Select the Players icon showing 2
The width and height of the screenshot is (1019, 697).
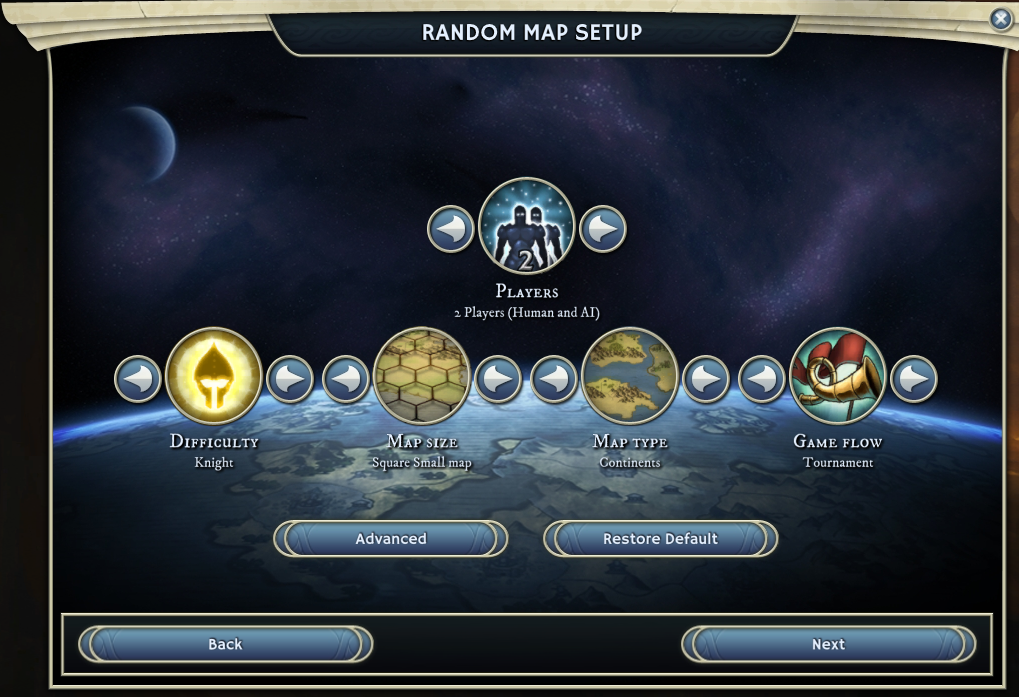[x=527, y=227]
